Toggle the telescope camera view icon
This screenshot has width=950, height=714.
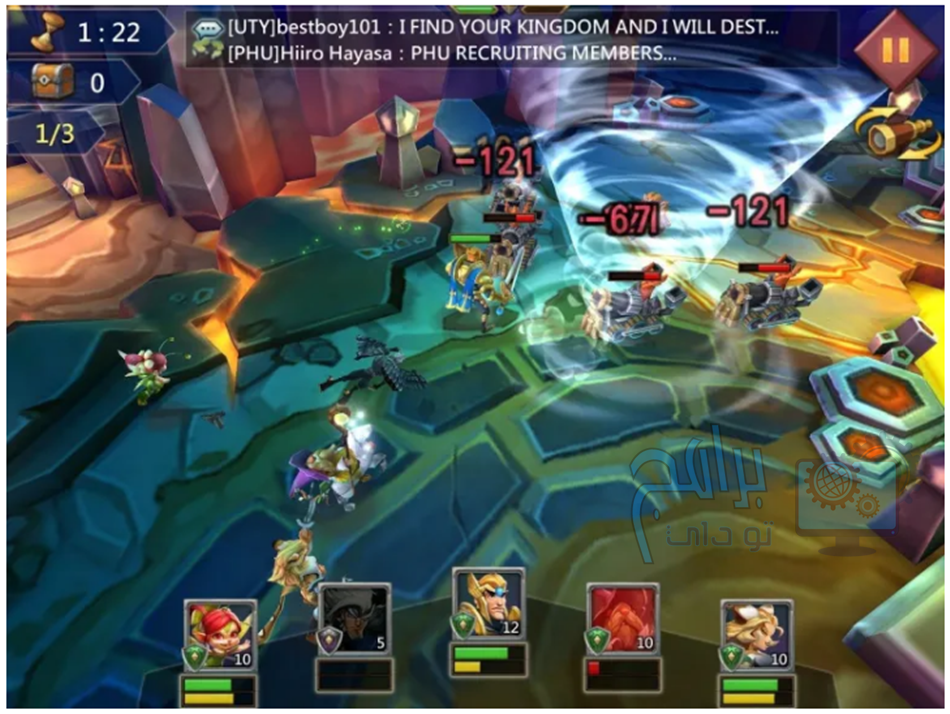tap(887, 135)
